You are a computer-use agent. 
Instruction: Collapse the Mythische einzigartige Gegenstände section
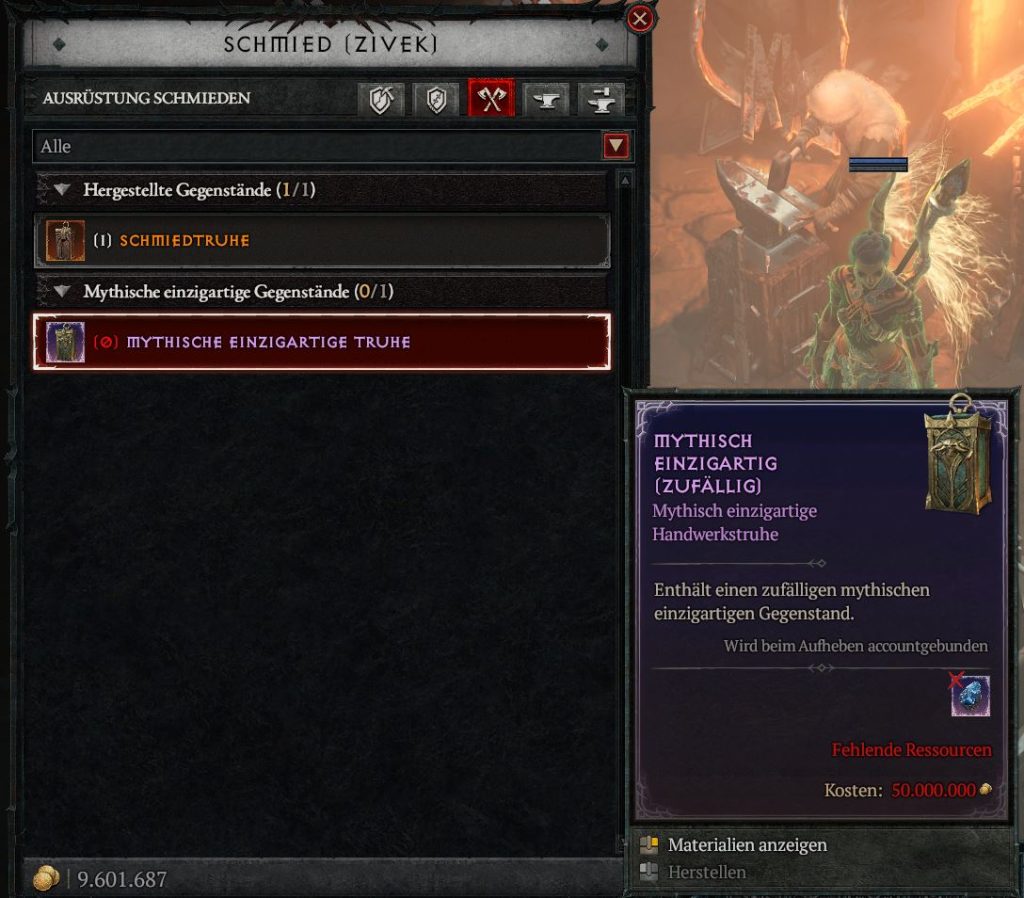[63, 292]
